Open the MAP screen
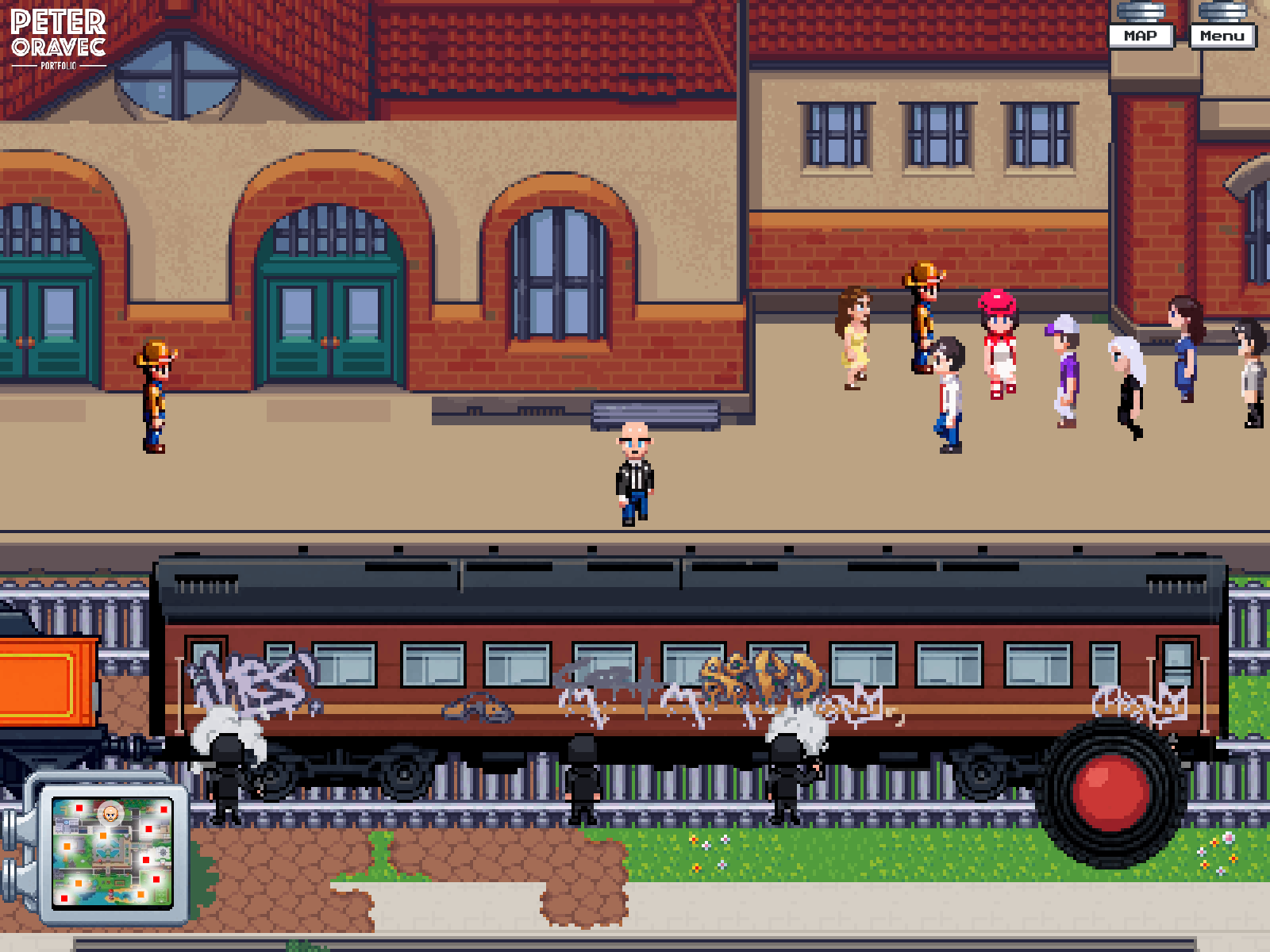The width and height of the screenshot is (1270, 952). pos(1140,36)
